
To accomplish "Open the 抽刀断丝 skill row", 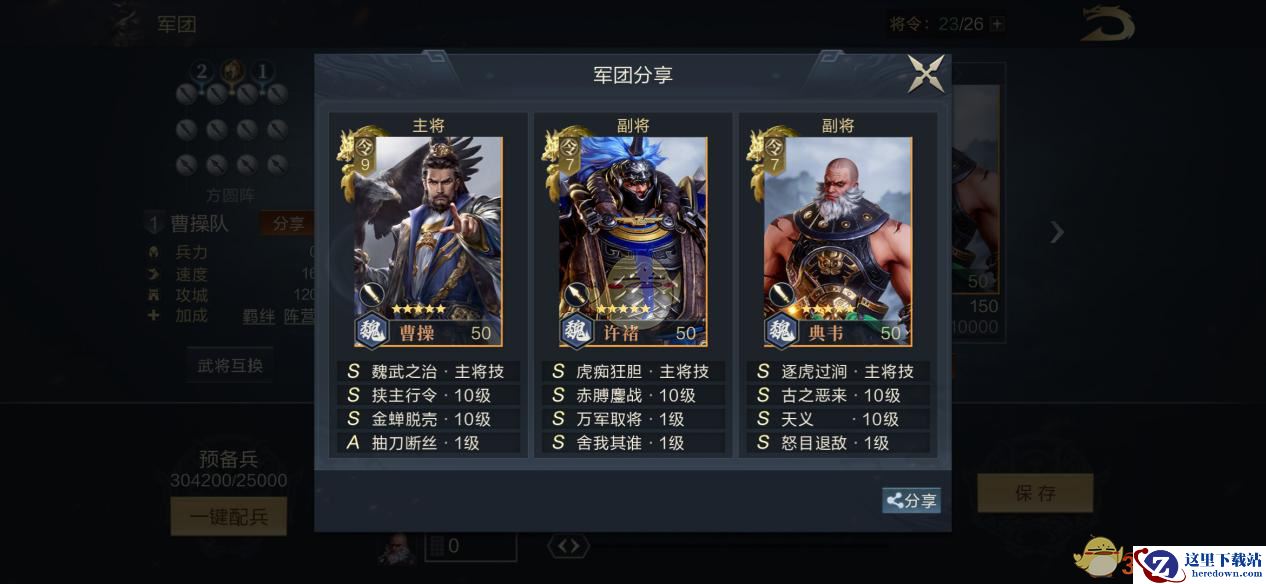I will click(428, 443).
